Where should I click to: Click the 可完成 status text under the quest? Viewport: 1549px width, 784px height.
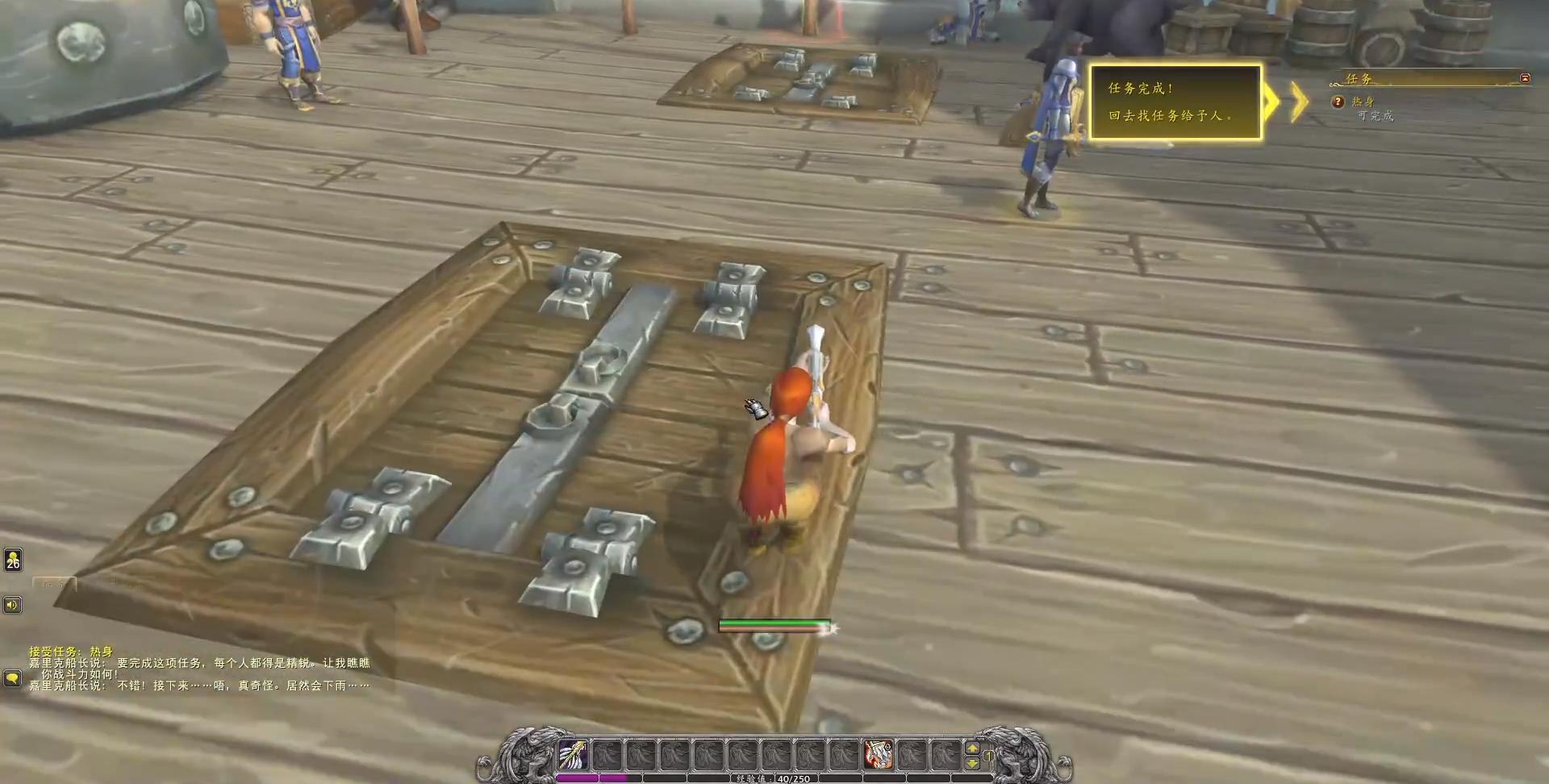[x=1376, y=115]
